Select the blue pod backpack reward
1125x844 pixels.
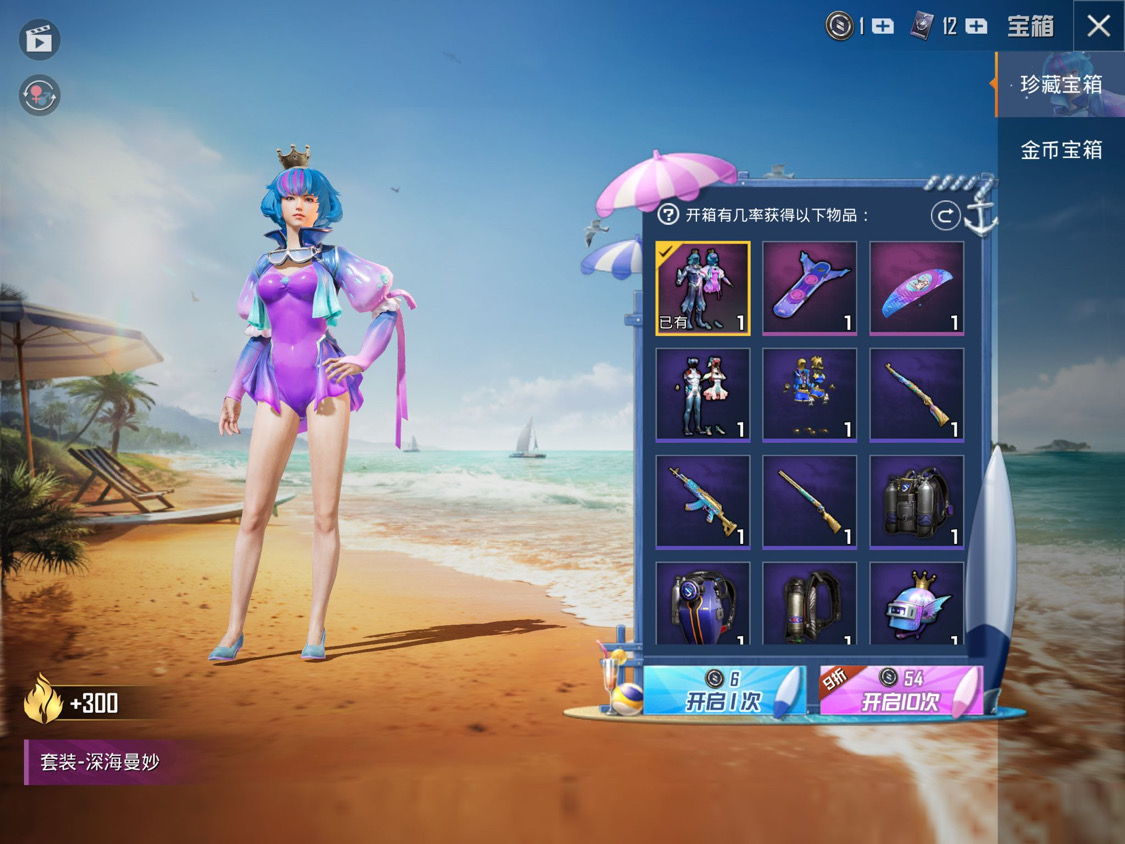703,605
